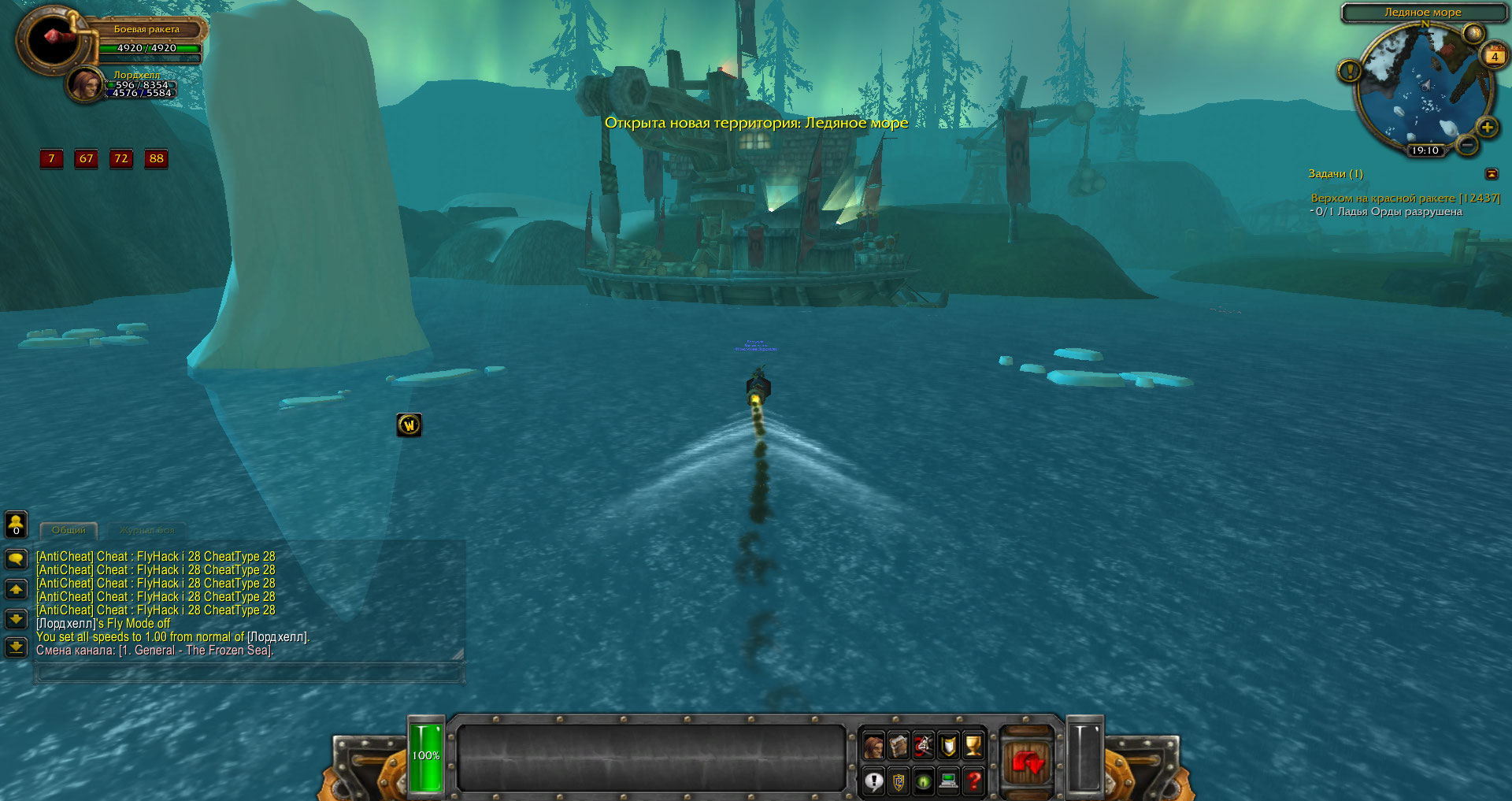
Task: Open the calendar button showing day 4
Action: coord(1494,56)
